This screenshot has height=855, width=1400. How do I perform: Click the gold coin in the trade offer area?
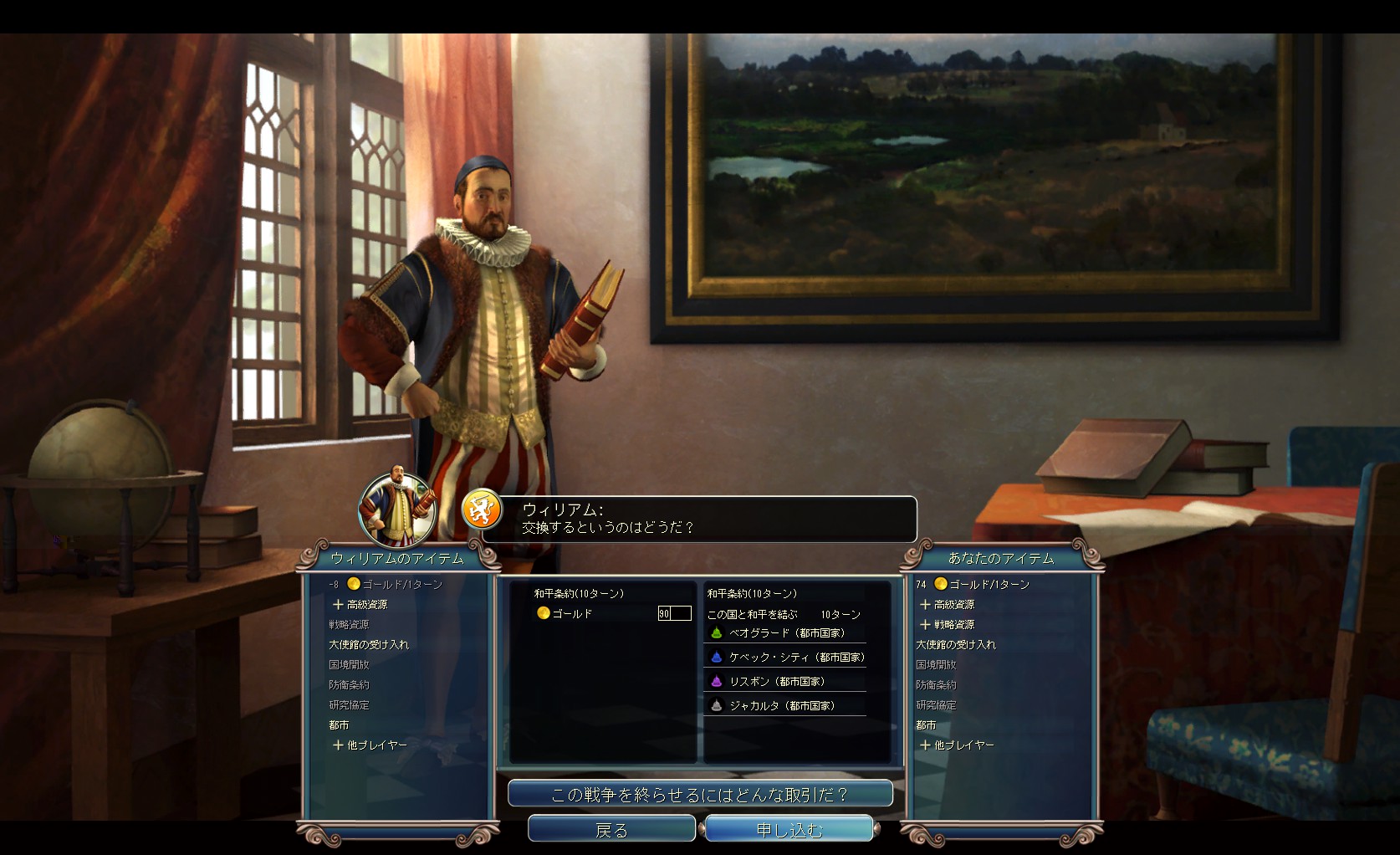[543, 613]
